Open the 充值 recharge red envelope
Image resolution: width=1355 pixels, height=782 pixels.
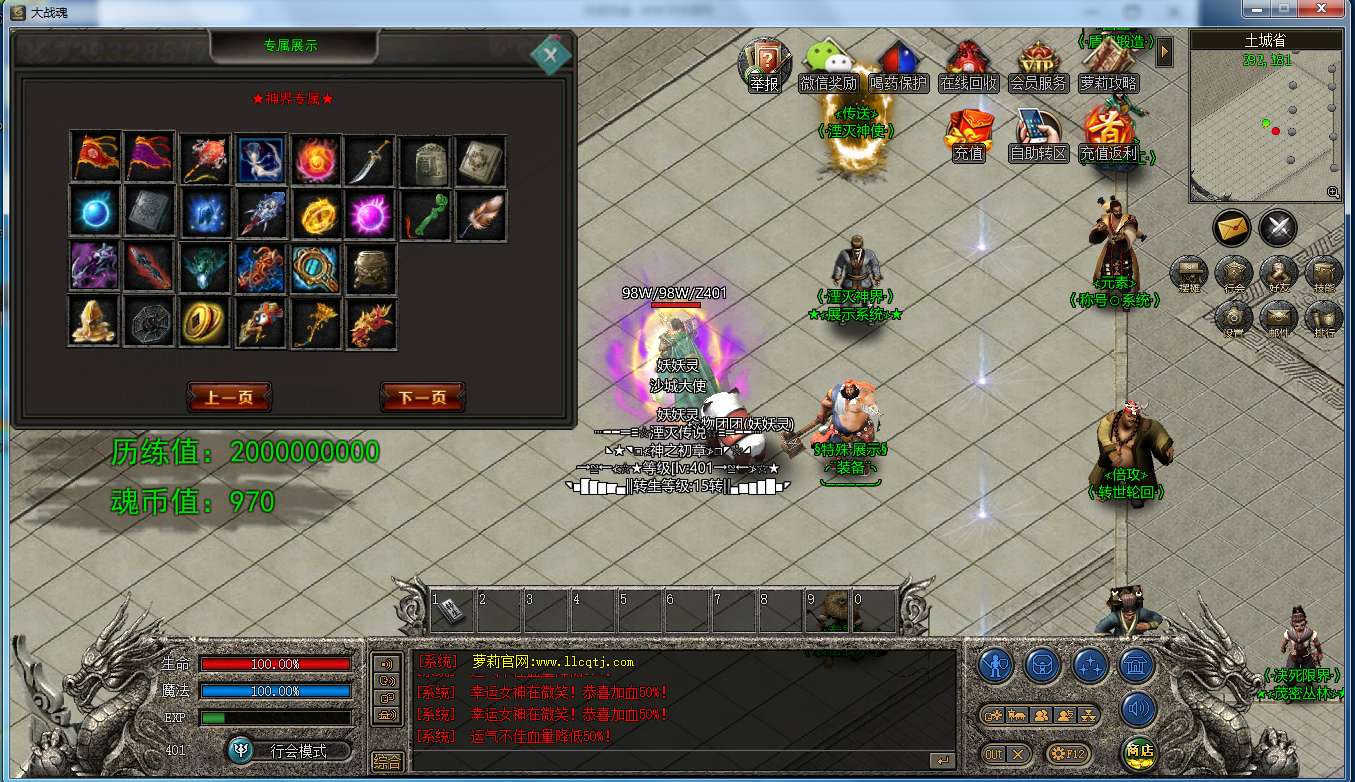968,135
